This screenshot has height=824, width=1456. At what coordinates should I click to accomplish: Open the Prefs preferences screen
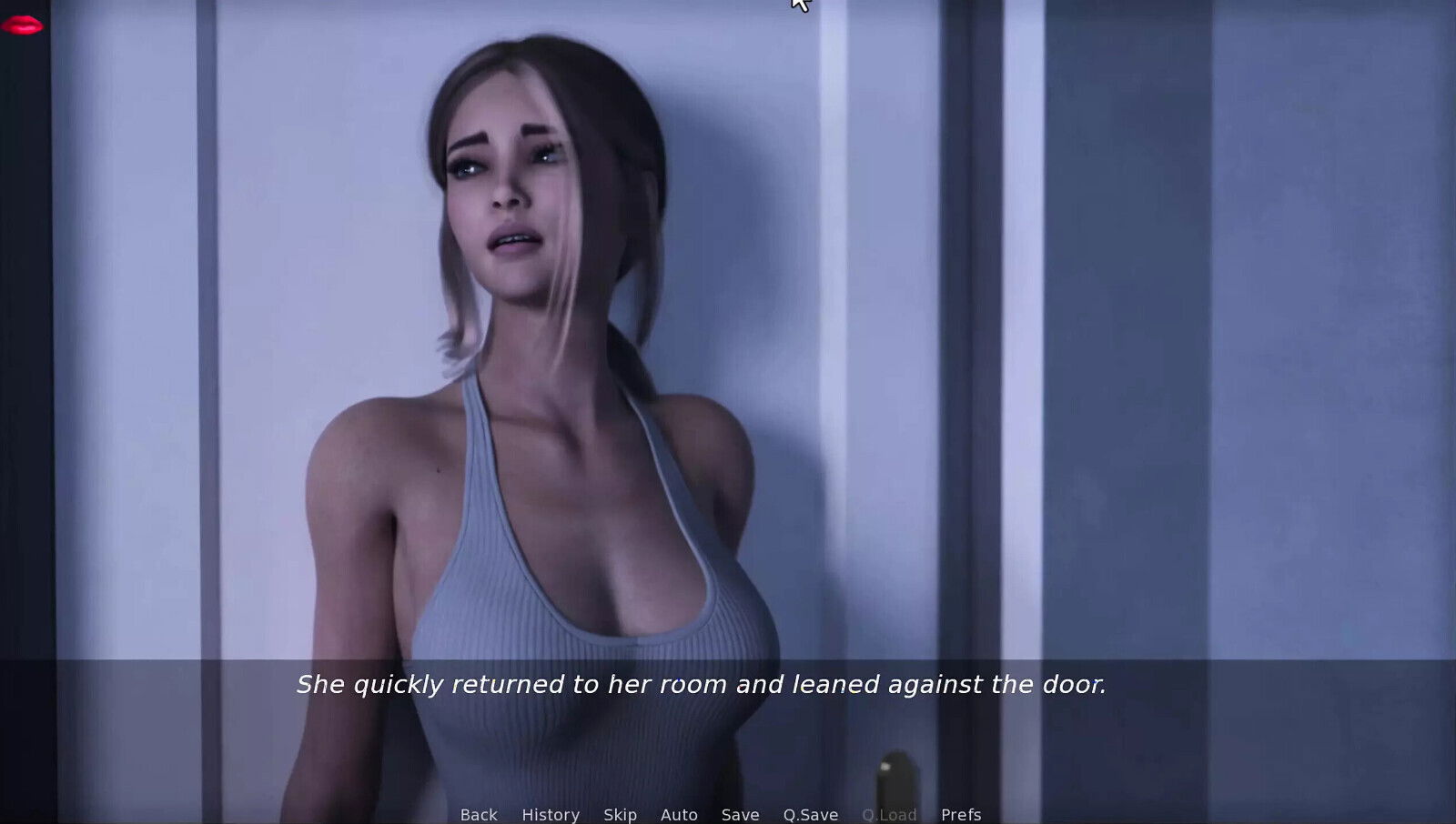(x=960, y=814)
